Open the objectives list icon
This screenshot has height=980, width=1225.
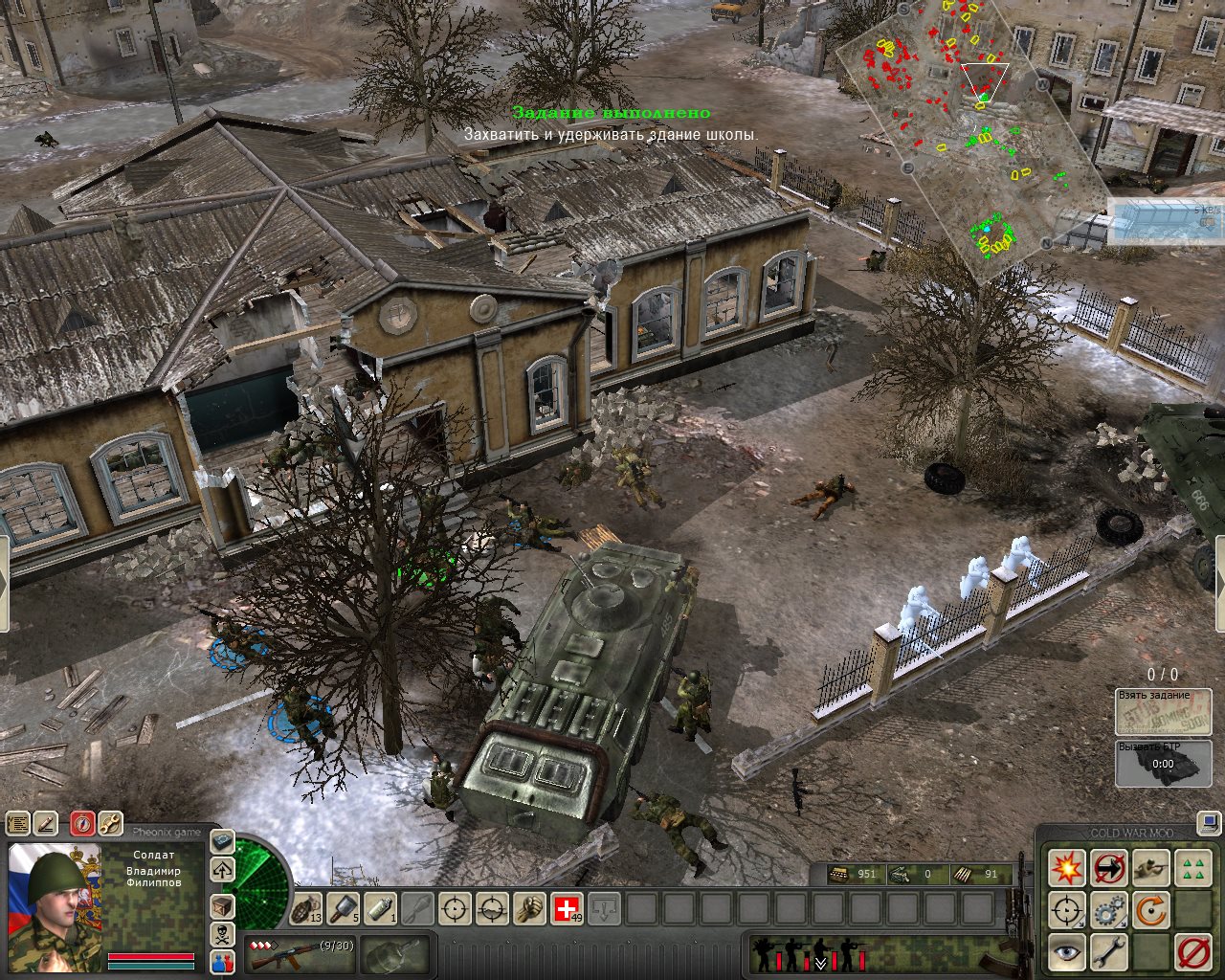18,823
